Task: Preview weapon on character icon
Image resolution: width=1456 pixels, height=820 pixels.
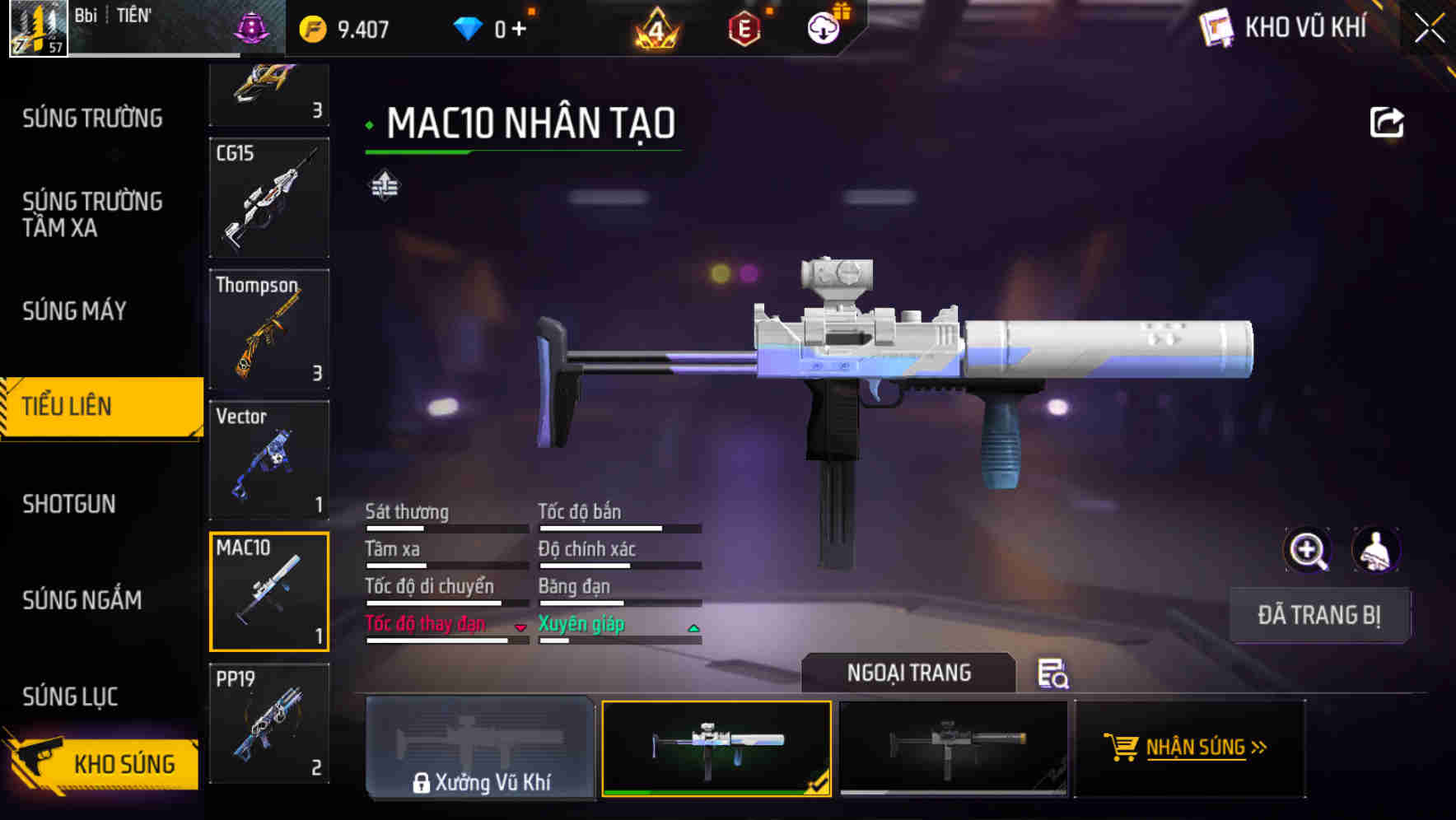Action: (1375, 550)
